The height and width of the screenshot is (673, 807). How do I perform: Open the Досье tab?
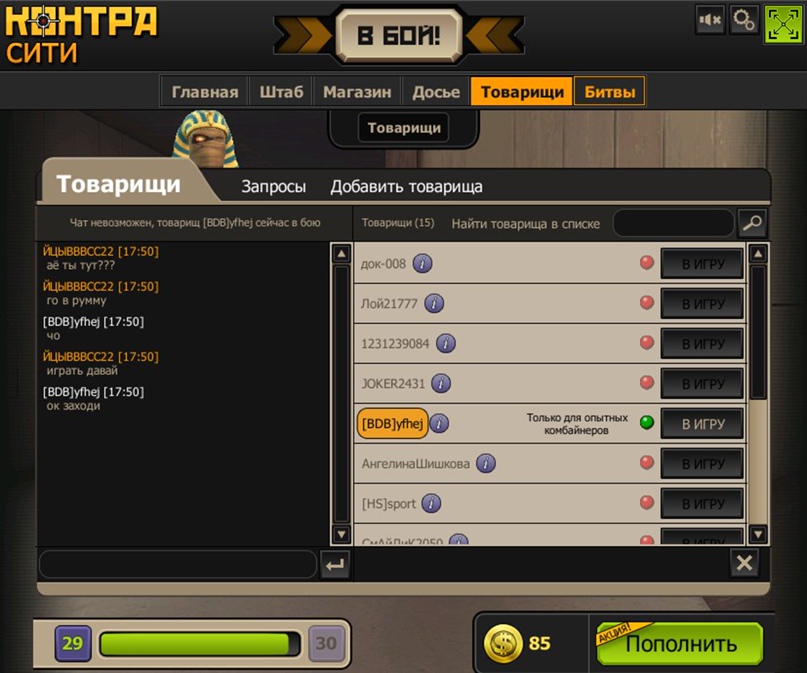(436, 92)
